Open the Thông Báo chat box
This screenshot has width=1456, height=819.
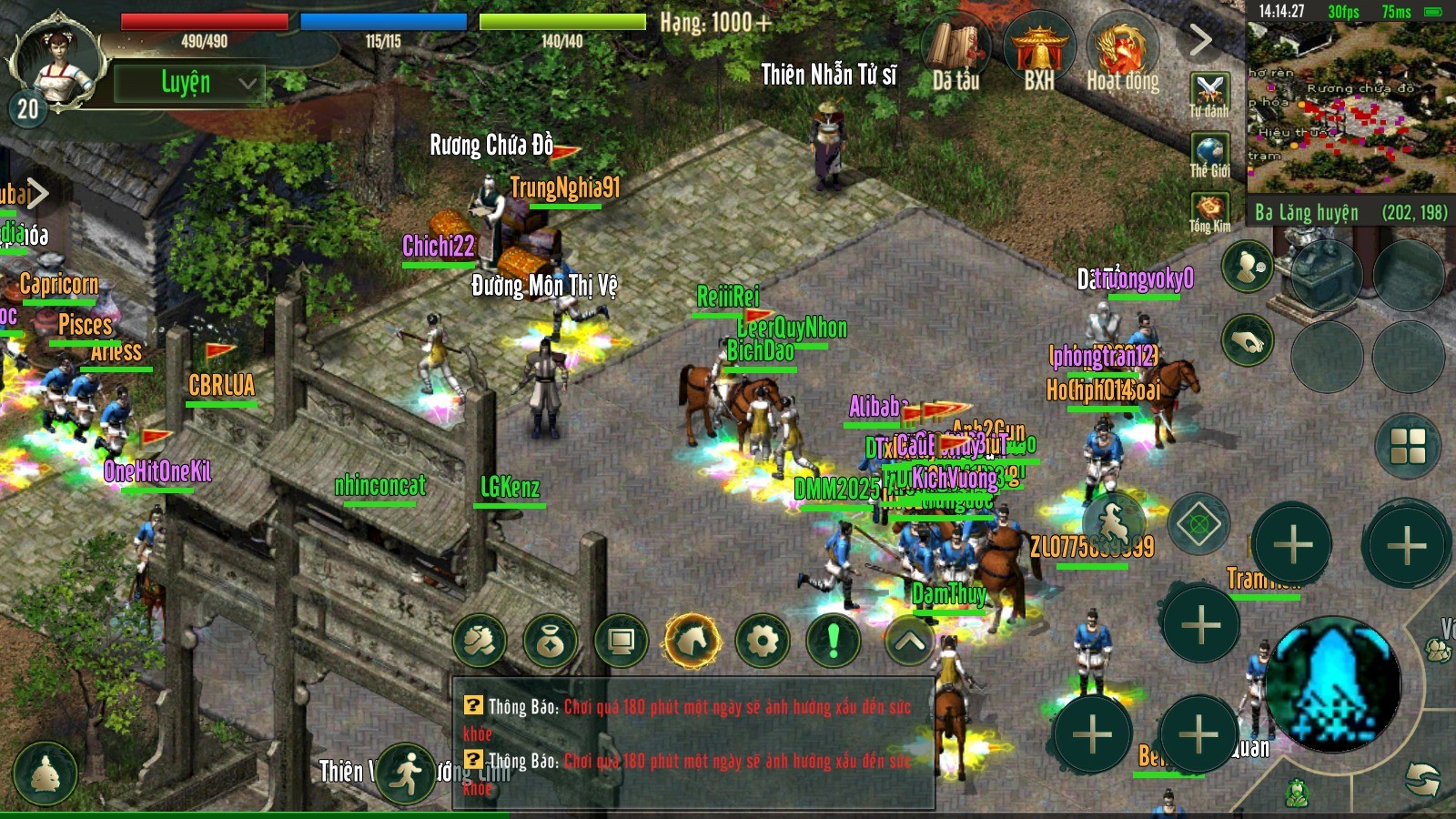[693, 742]
